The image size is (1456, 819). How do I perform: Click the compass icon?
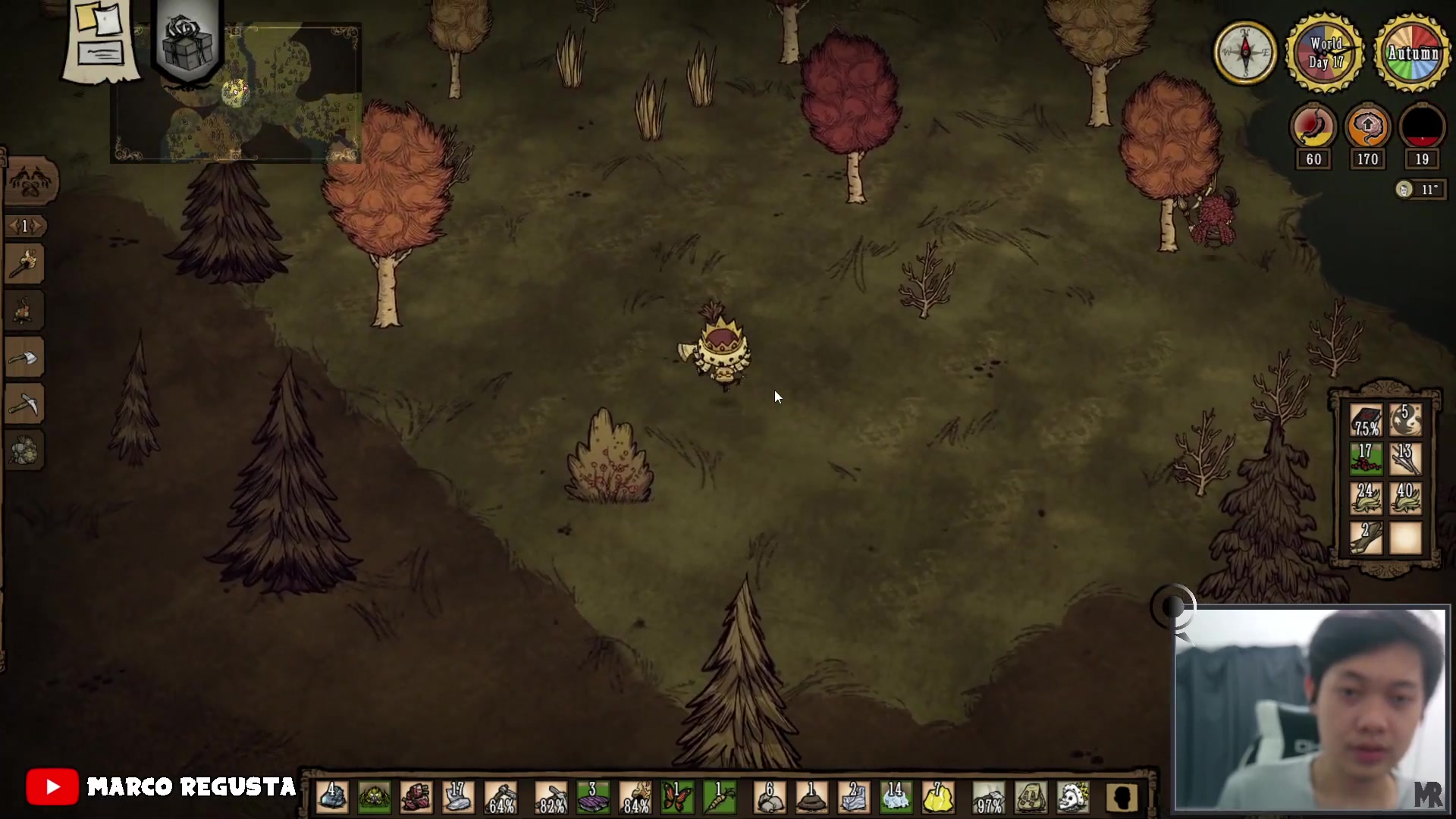coord(1245,52)
